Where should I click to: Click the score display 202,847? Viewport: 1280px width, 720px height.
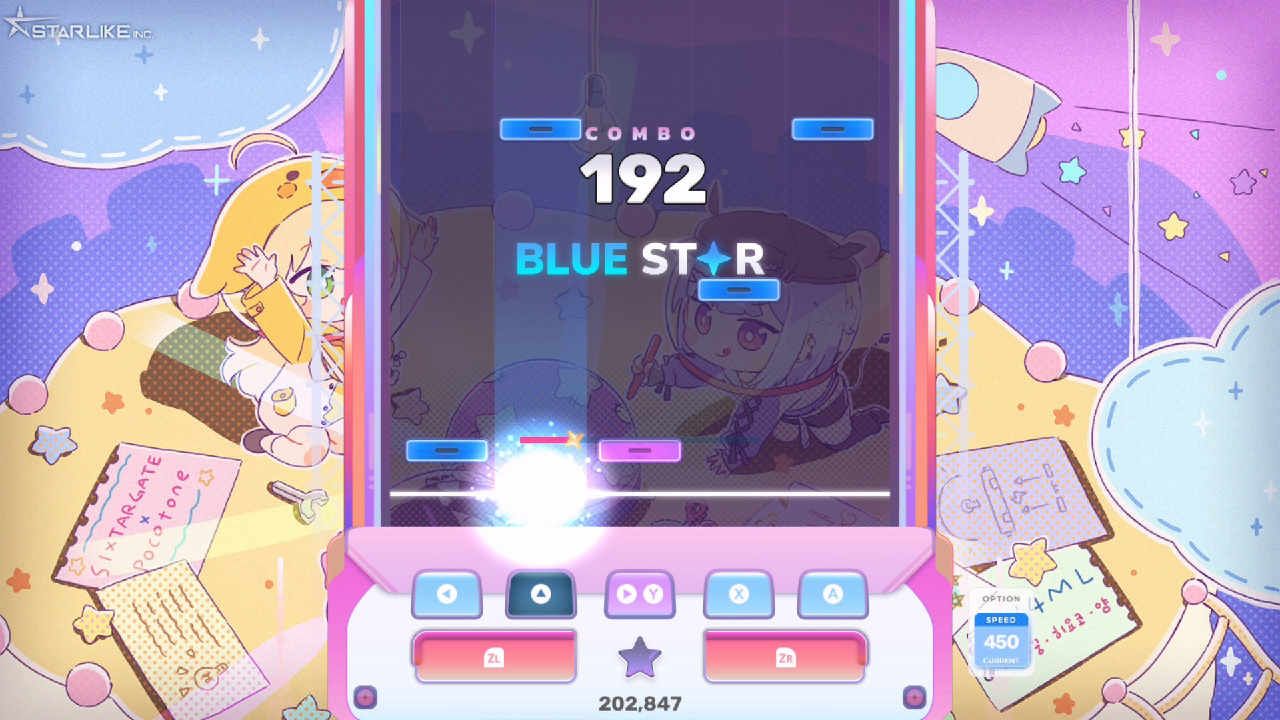(639, 704)
